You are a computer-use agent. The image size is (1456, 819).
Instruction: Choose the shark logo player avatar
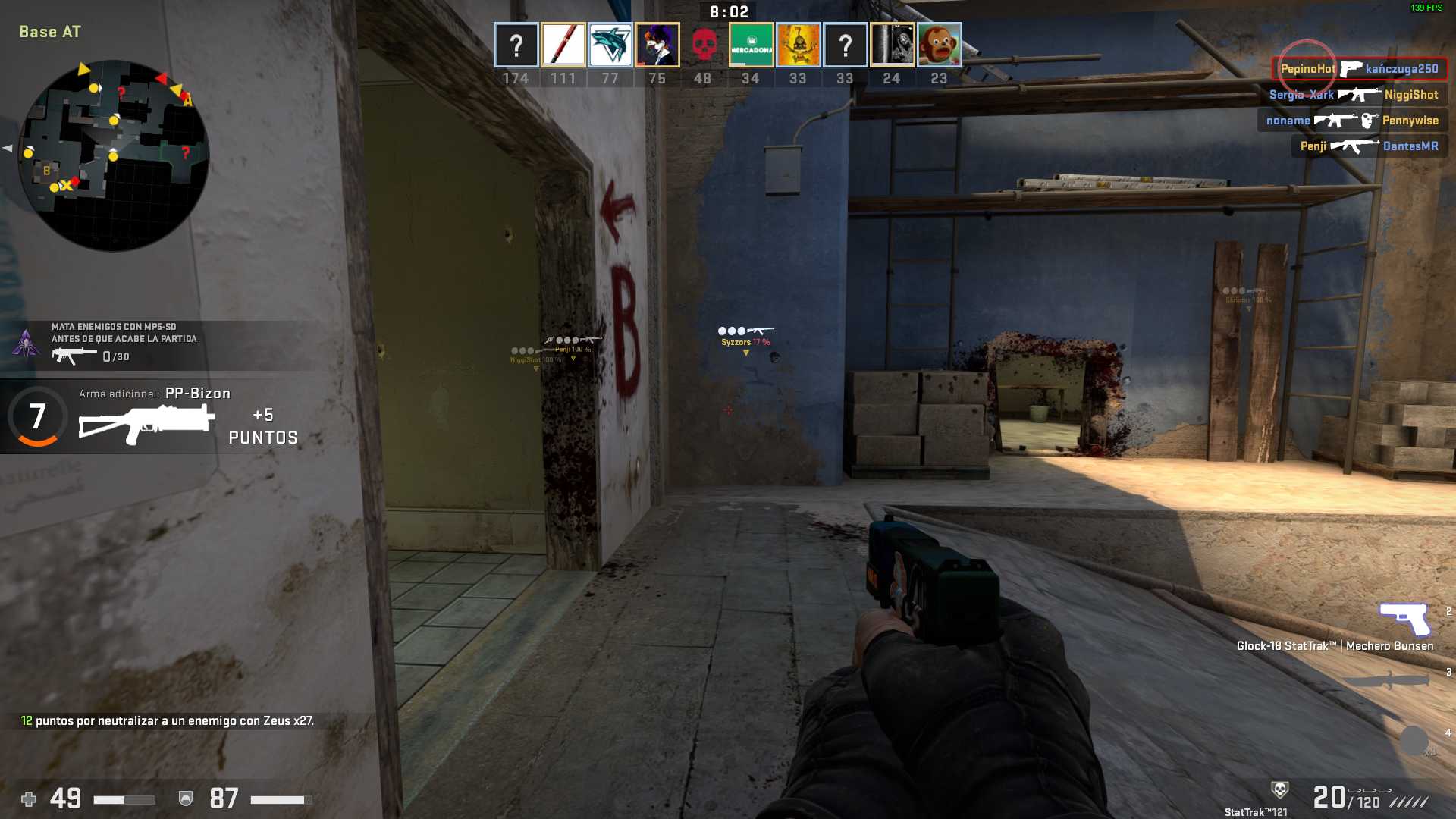(610, 45)
